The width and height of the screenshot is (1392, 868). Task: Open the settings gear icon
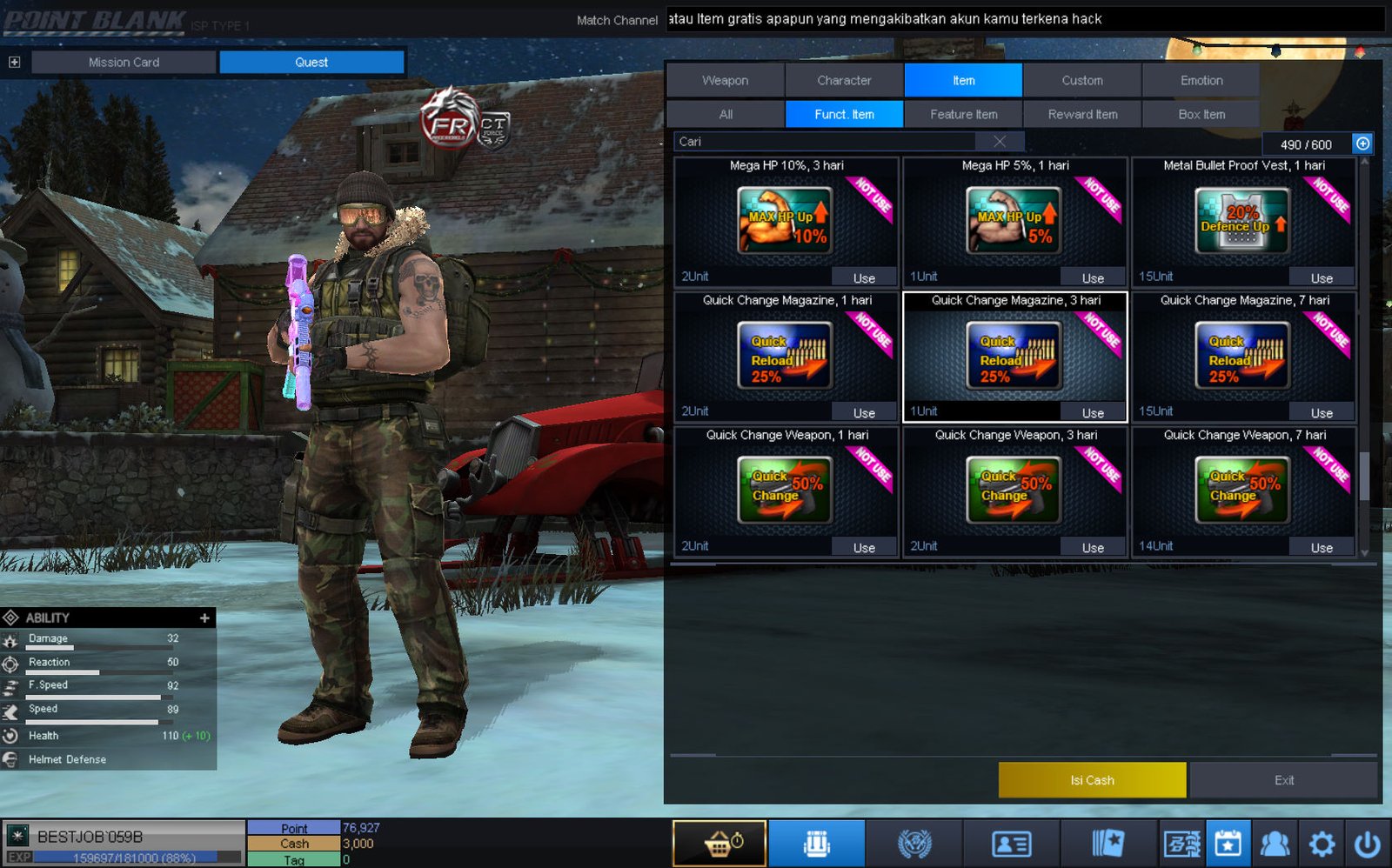1322,844
